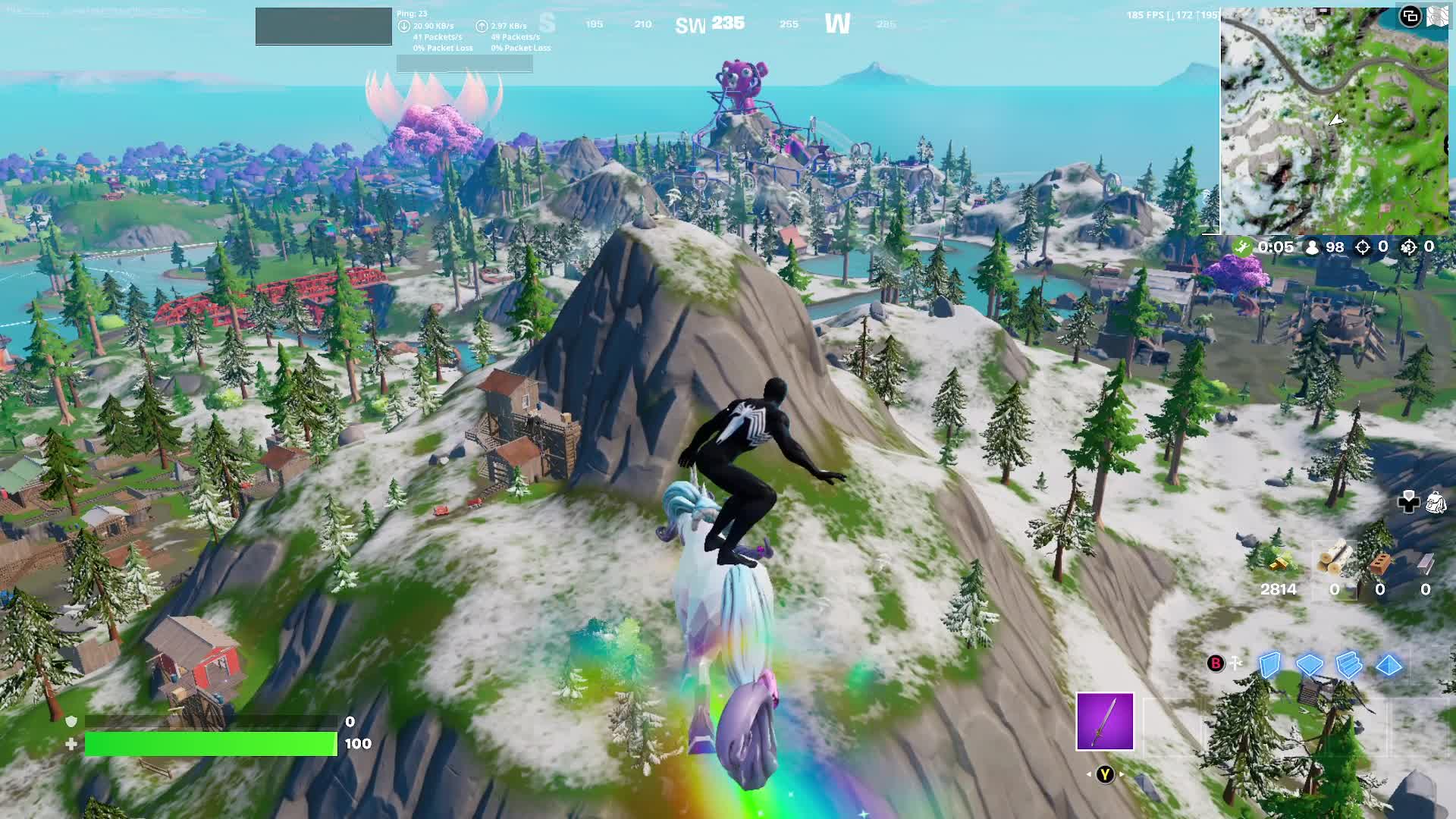Screen dimensions: 1456x819
Task: Click left arrow beside the Y weapon slot
Action: (1089, 773)
